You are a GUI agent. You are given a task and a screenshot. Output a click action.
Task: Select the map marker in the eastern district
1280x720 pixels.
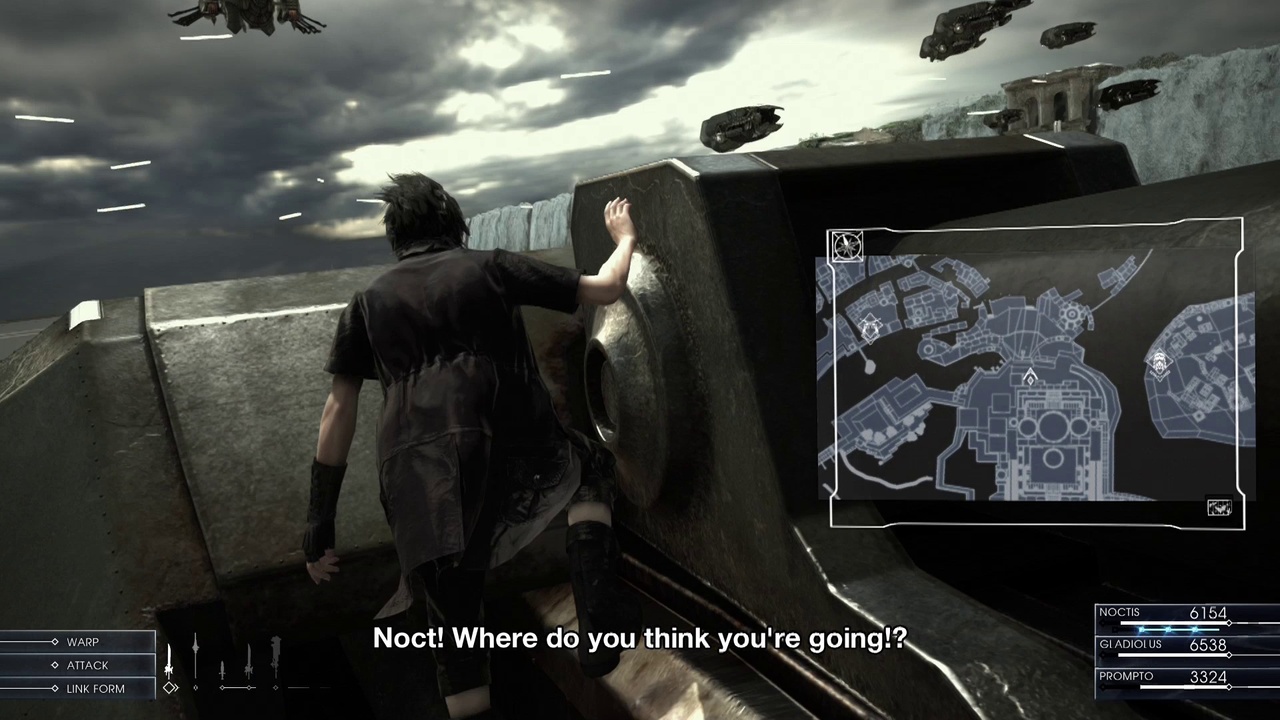click(1160, 364)
